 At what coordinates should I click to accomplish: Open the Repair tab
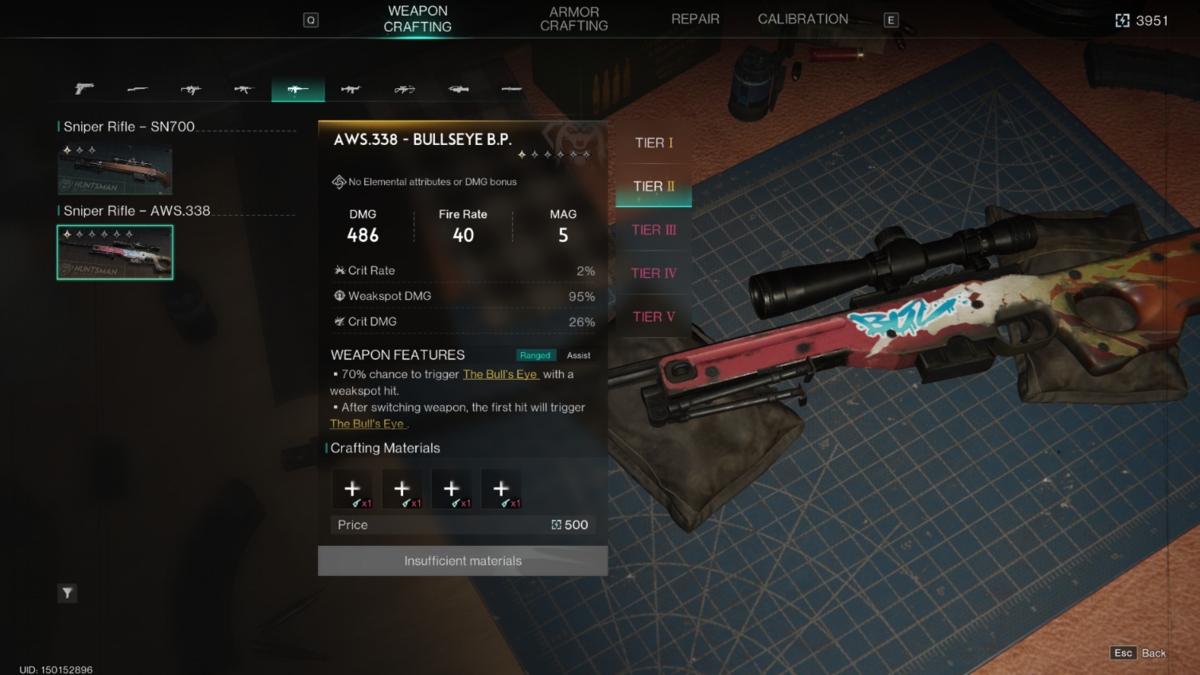pos(695,19)
